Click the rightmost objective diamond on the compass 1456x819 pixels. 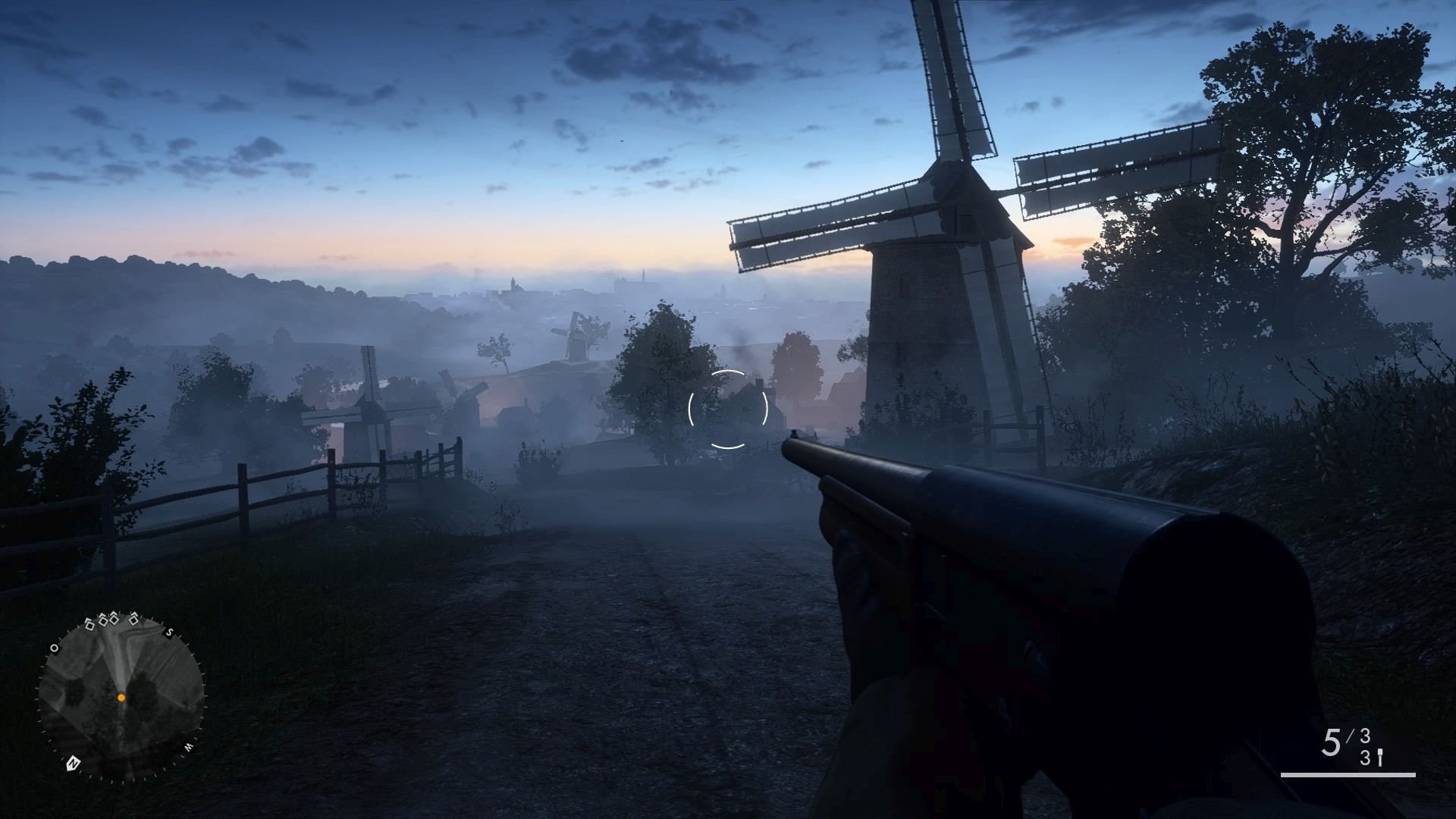tap(133, 620)
